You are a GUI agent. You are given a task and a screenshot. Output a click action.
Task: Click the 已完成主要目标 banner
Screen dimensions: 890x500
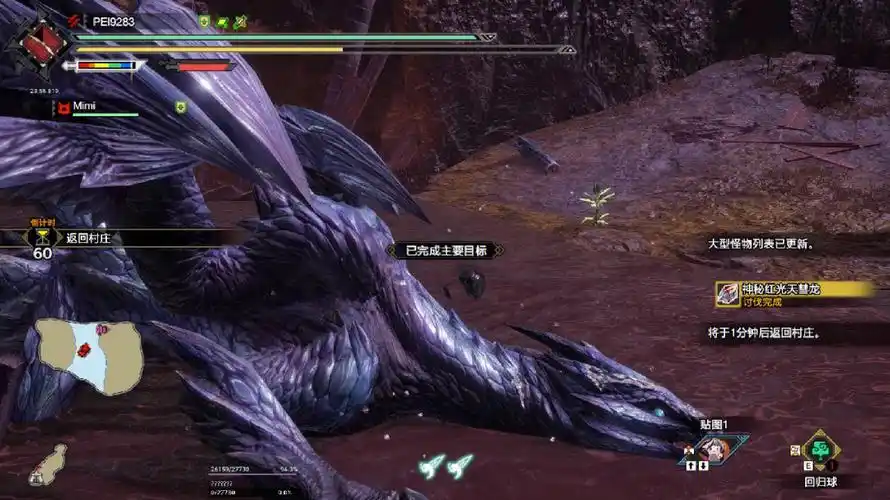click(x=444, y=250)
